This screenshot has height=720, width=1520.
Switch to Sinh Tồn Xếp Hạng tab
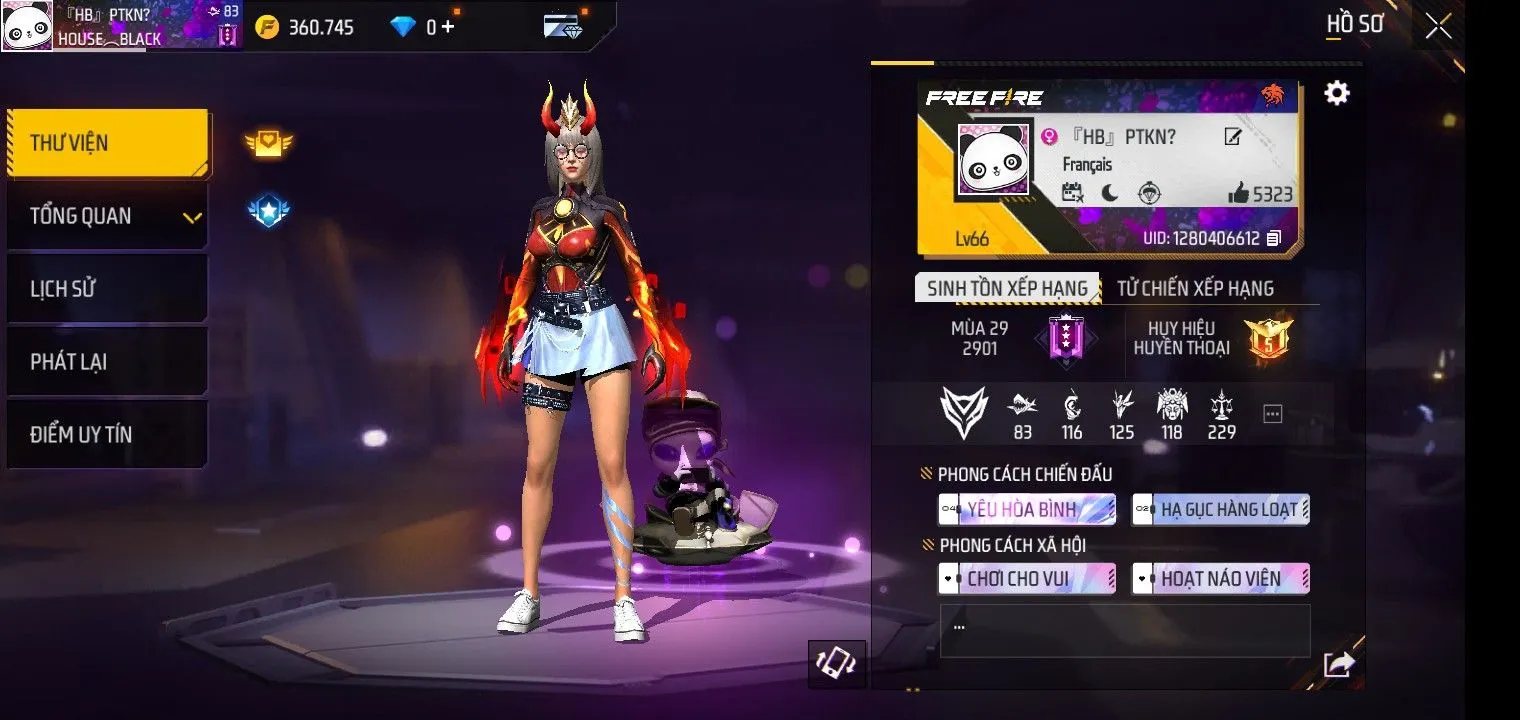coord(1007,288)
